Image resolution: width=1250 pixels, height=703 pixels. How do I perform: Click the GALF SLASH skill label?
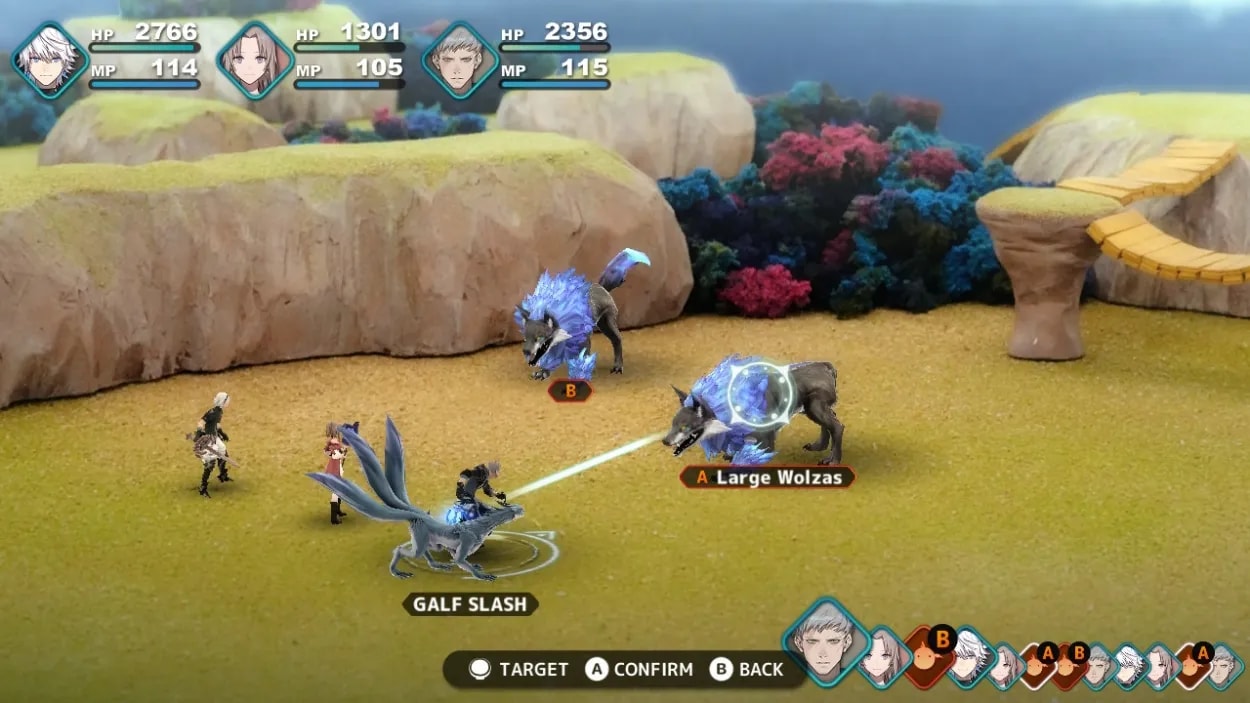point(470,604)
